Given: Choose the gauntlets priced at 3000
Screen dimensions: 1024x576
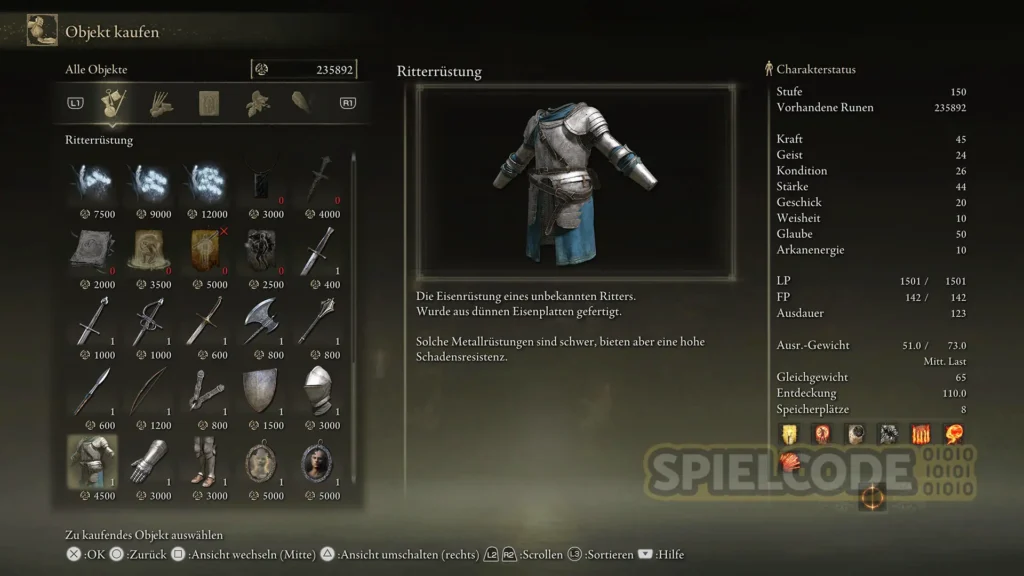Looking at the screenshot, I should (x=148, y=461).
